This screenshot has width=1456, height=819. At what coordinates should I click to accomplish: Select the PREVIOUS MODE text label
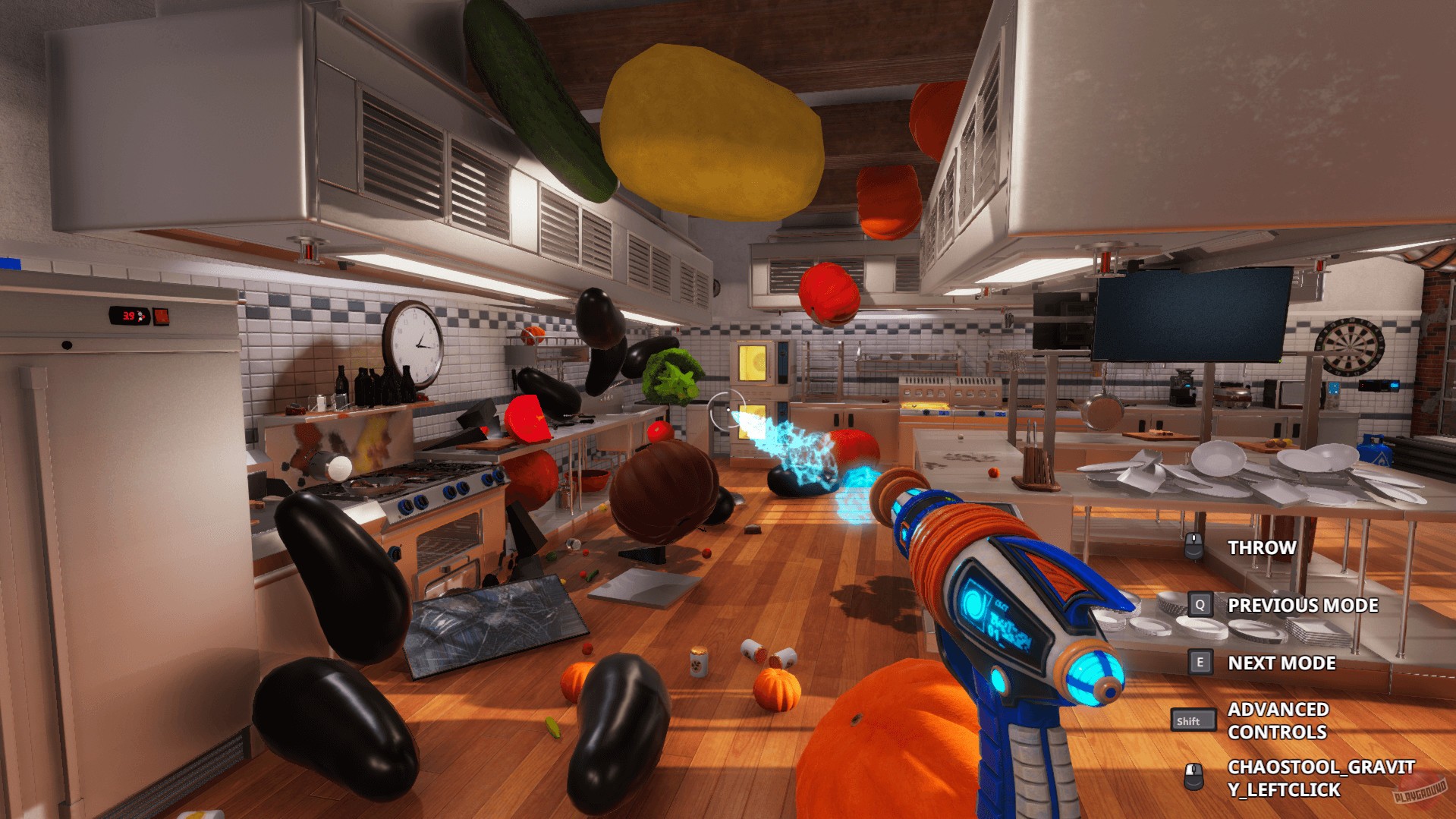tap(1303, 606)
